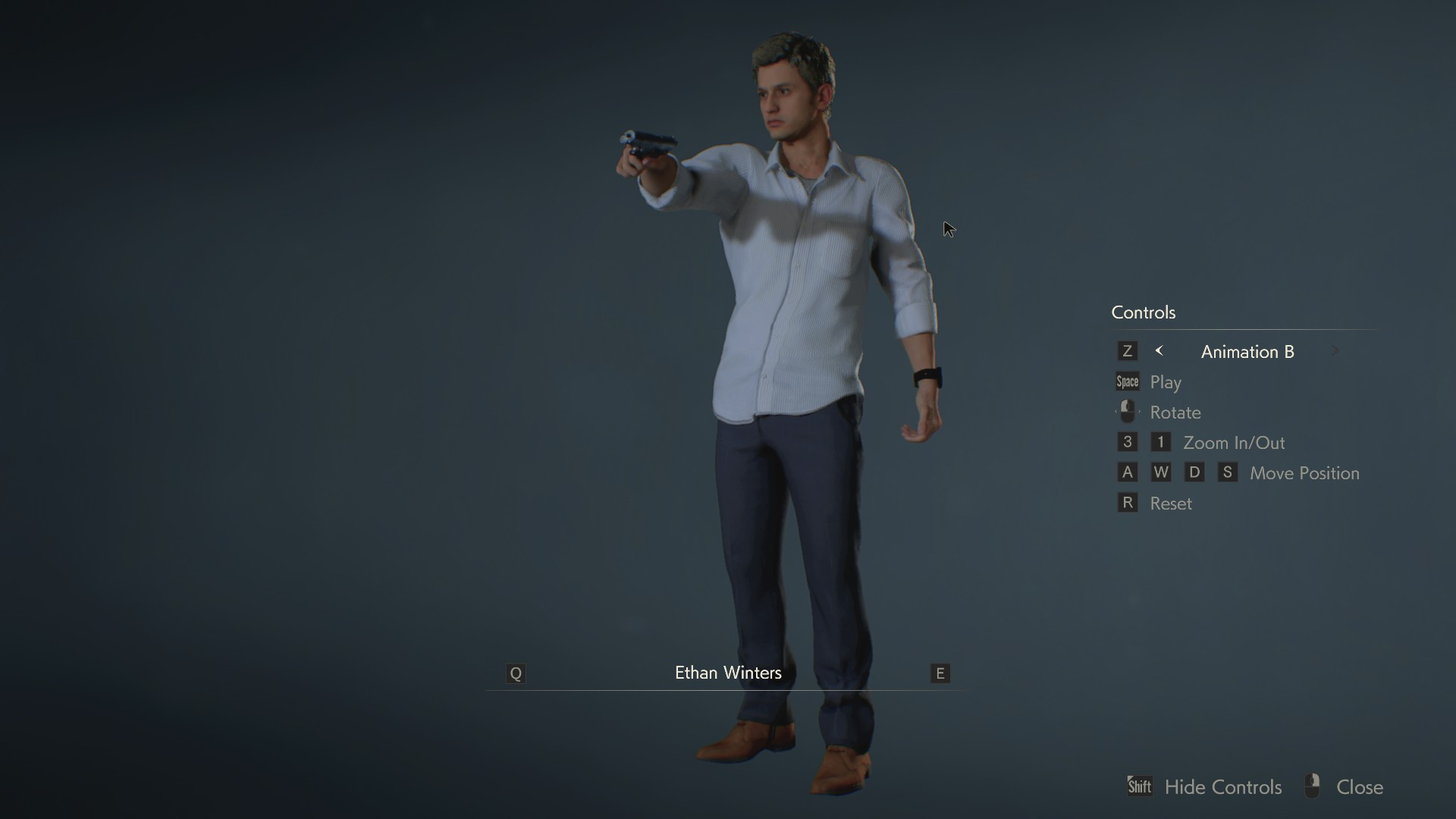Switch to previous animation via left chevron
1456x819 pixels.
tap(1159, 350)
